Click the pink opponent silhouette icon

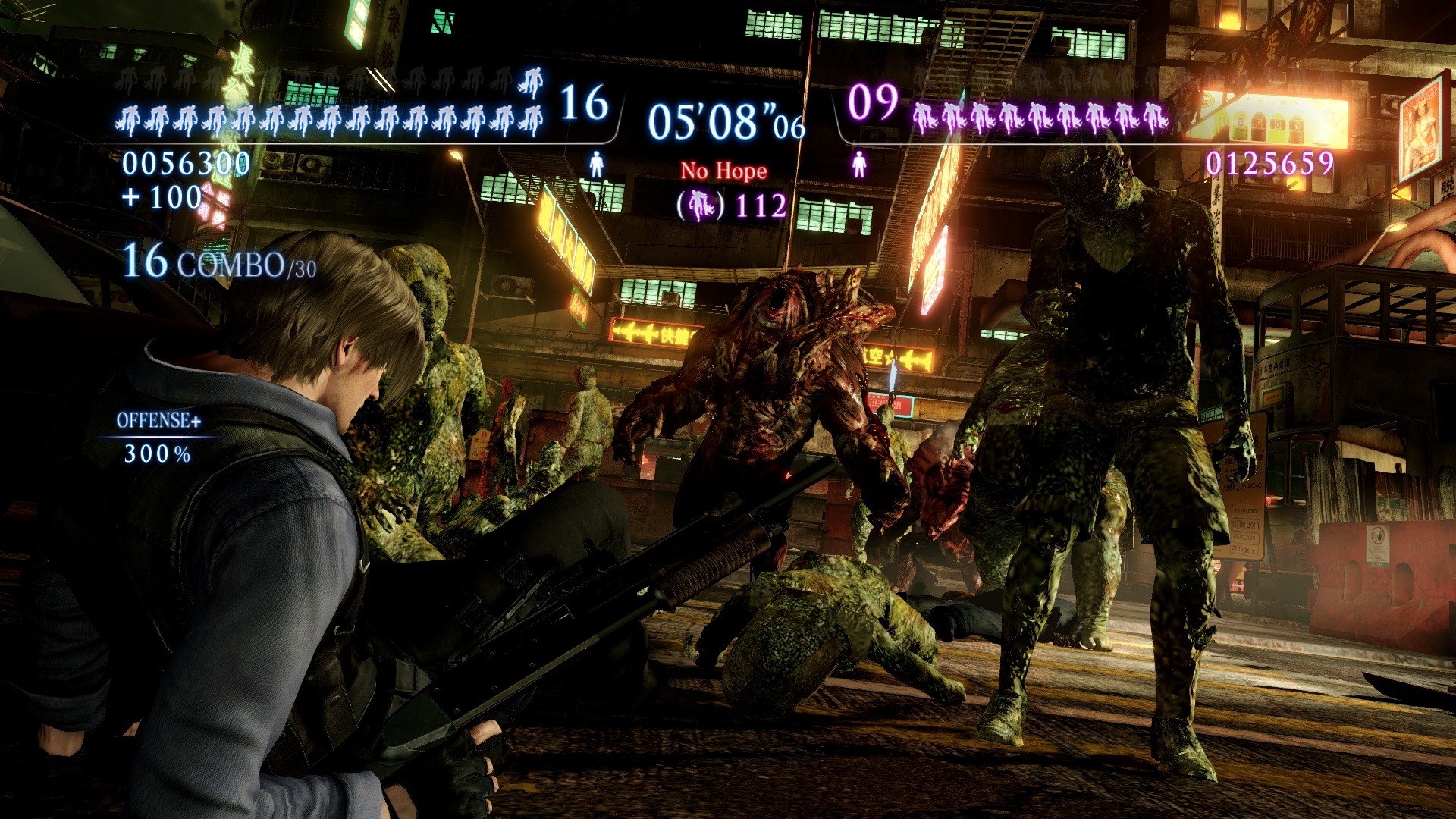tap(859, 164)
